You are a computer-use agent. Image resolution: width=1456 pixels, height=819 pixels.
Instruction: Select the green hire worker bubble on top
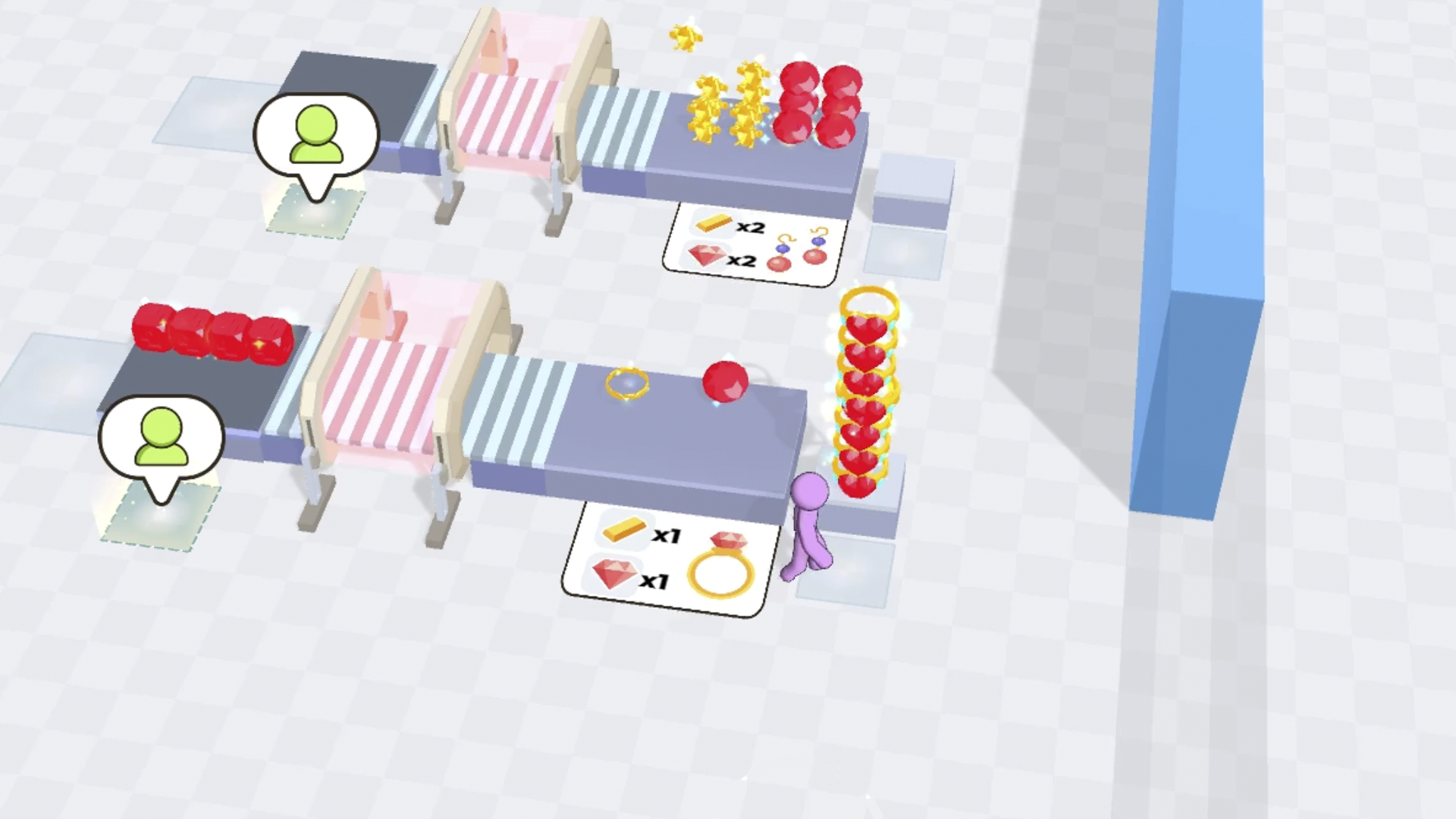point(316,136)
